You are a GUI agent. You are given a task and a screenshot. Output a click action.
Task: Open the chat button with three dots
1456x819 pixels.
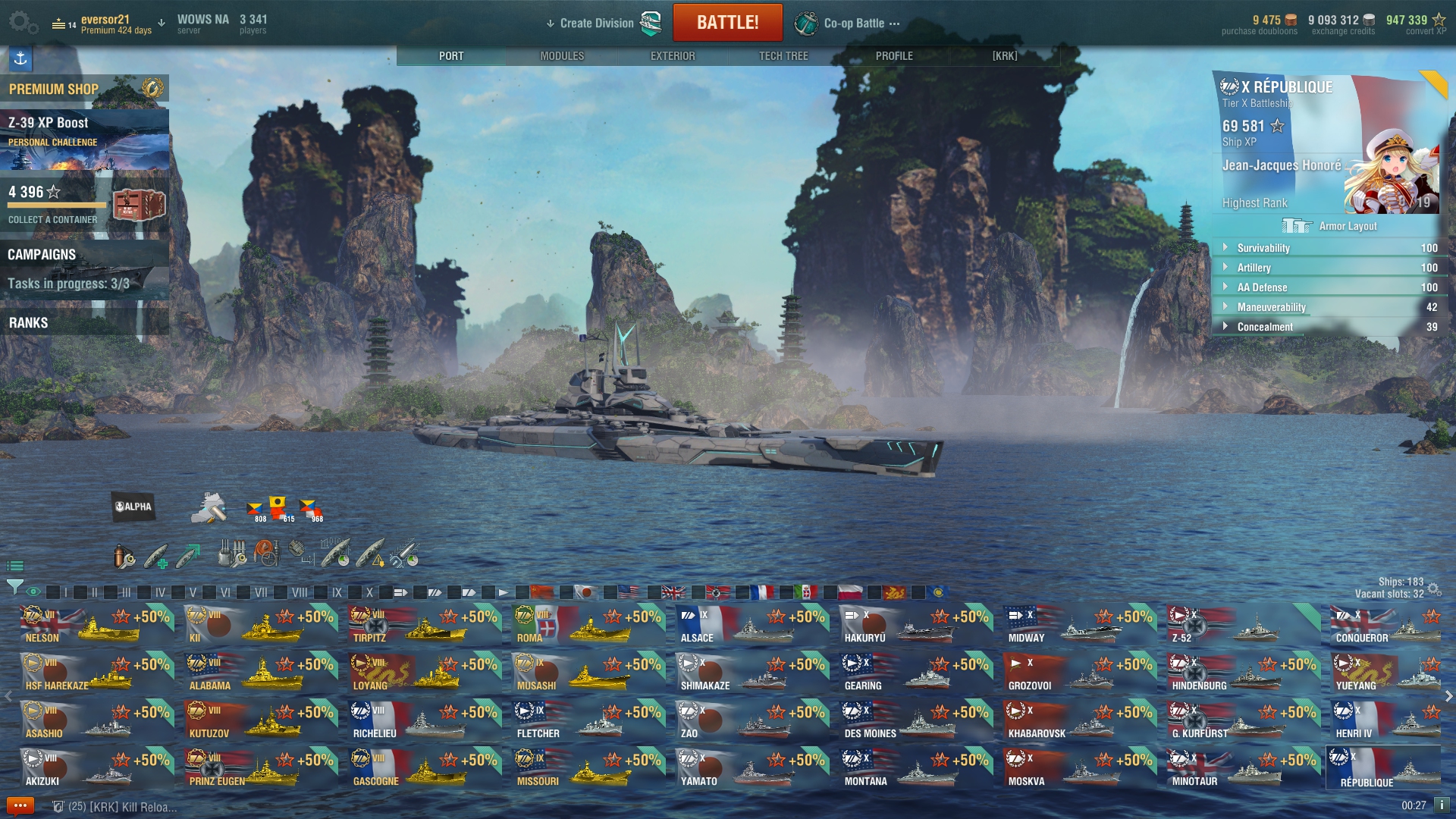pyautogui.click(x=20, y=805)
